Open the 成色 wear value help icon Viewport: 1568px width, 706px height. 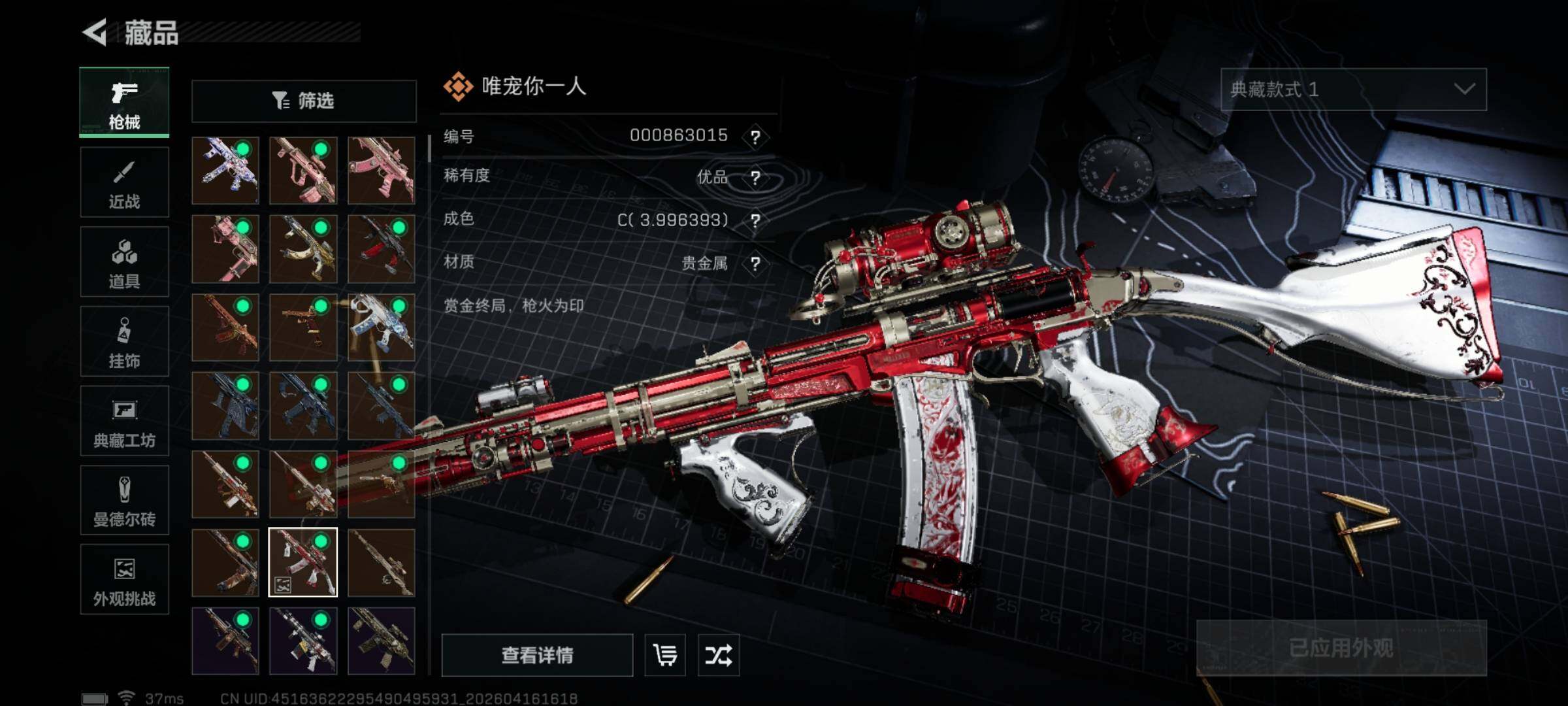[x=755, y=221]
